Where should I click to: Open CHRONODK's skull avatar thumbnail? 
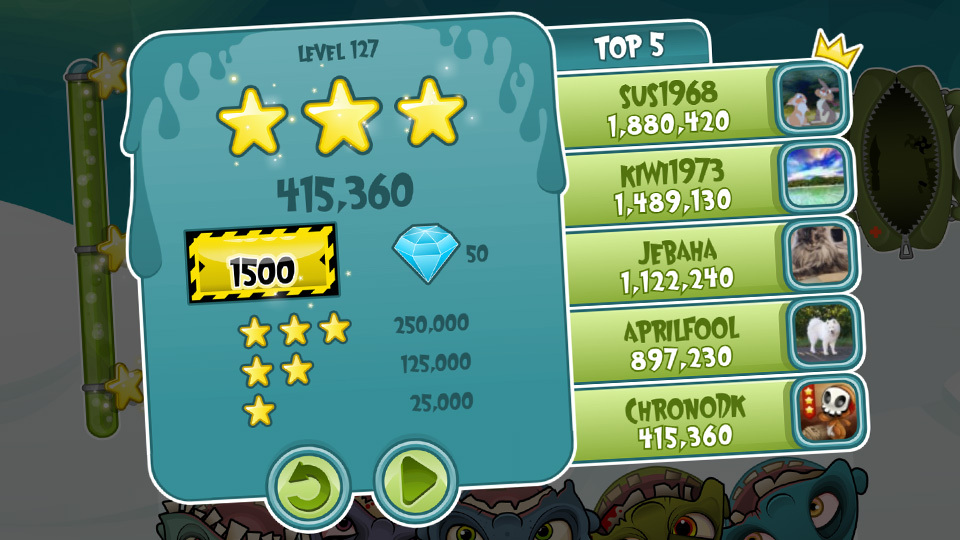point(828,413)
